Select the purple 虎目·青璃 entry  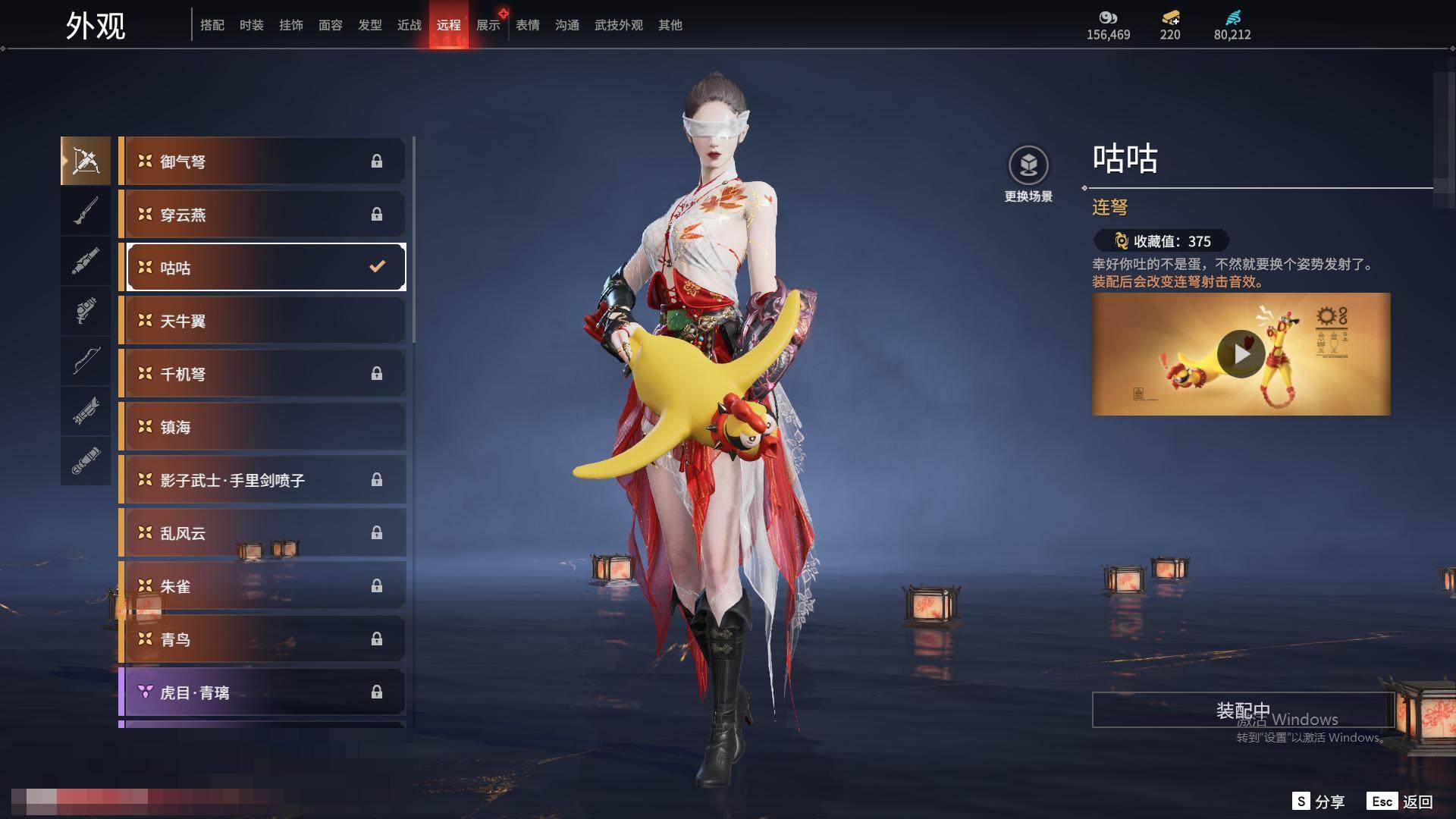(262, 692)
